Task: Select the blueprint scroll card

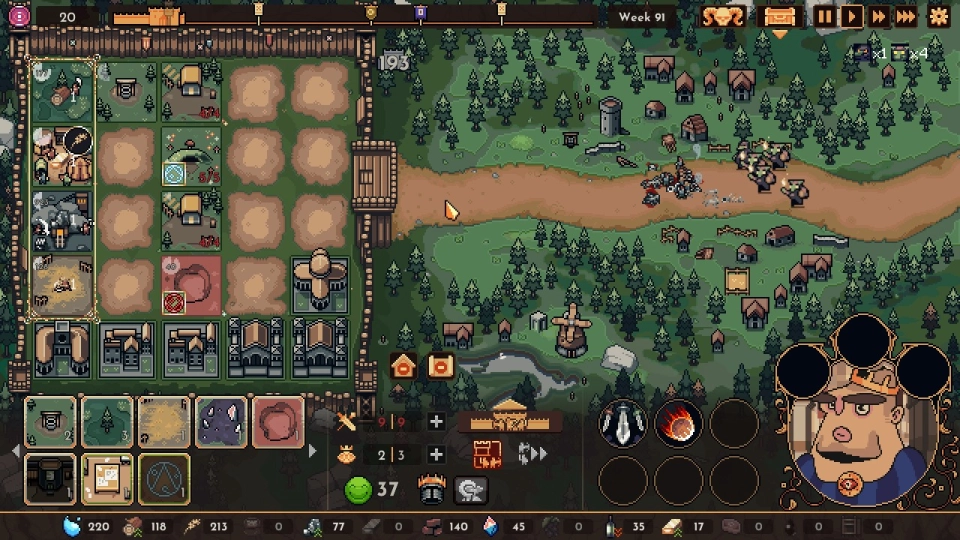Action: [x=107, y=478]
